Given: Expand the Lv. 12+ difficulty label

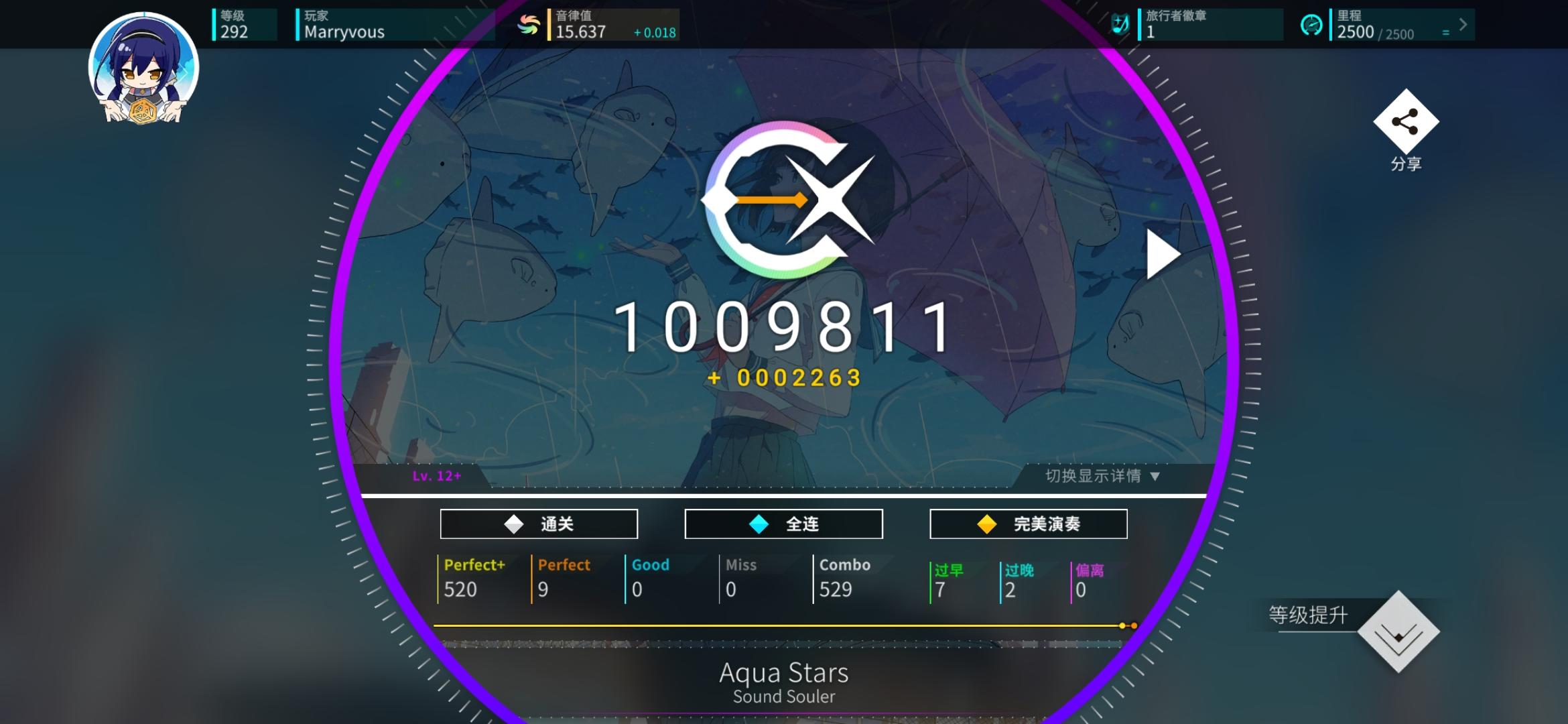Looking at the screenshot, I should 436,477.
